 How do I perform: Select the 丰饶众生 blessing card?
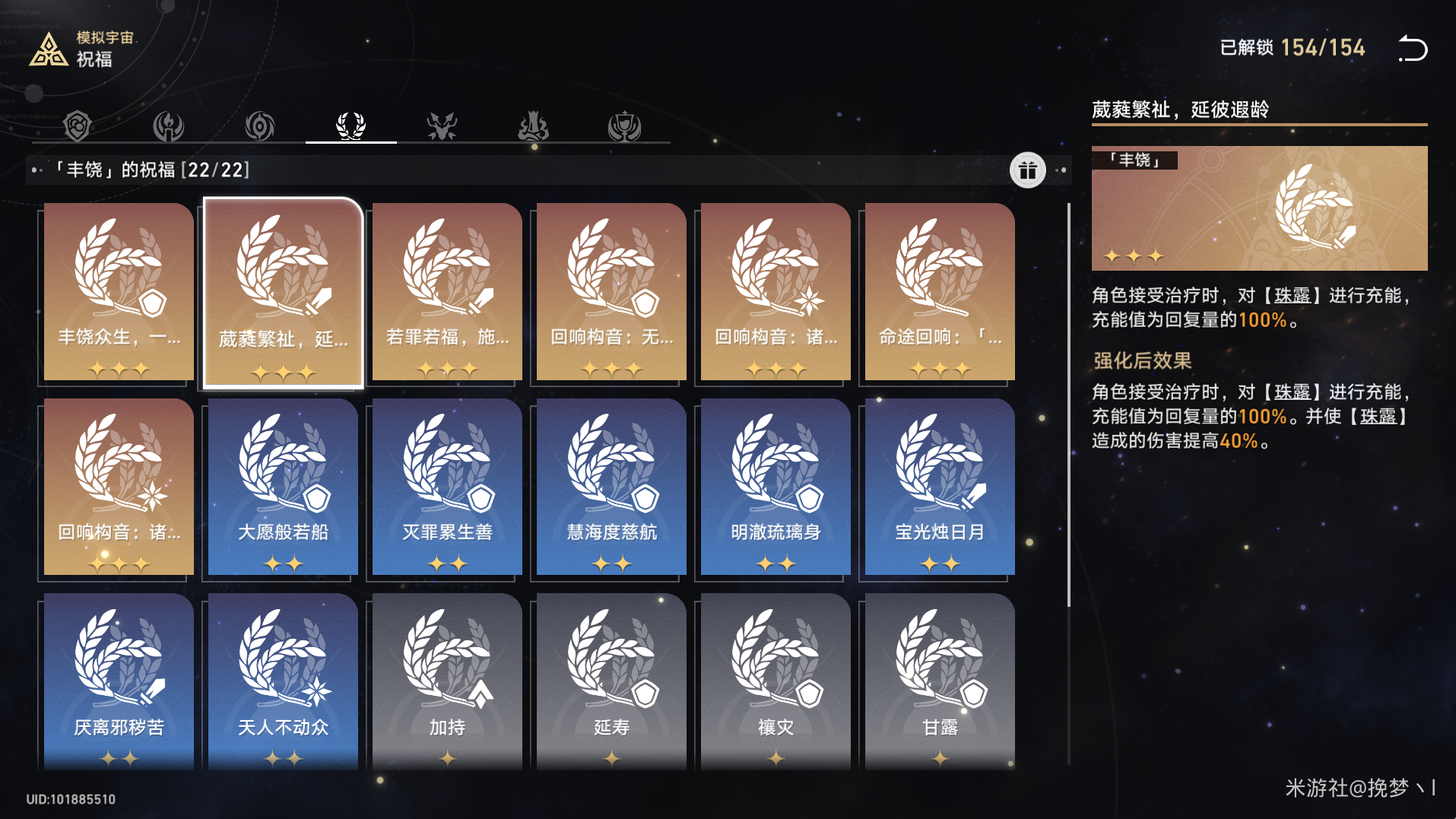pos(119,292)
